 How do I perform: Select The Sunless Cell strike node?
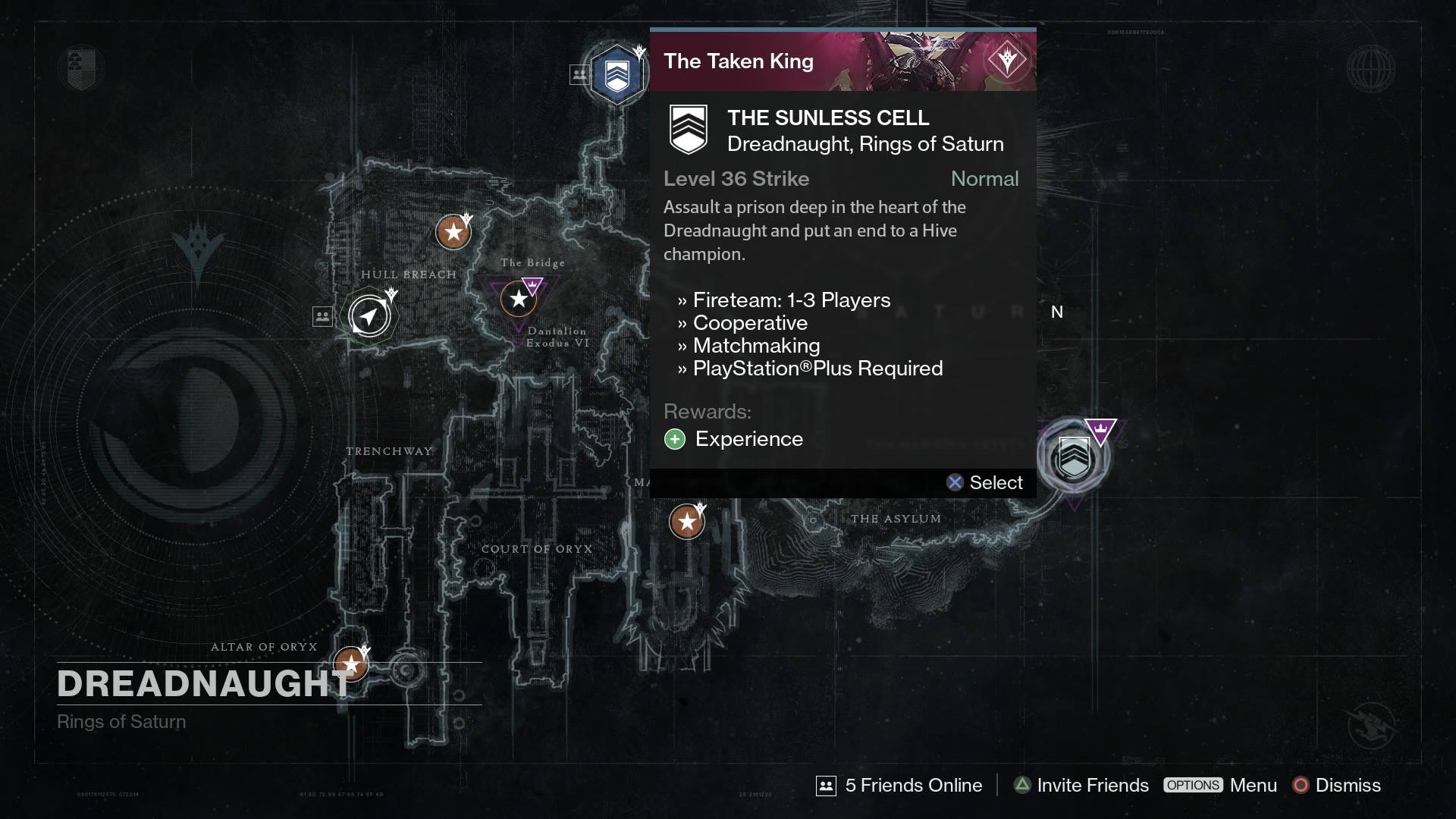(616, 74)
